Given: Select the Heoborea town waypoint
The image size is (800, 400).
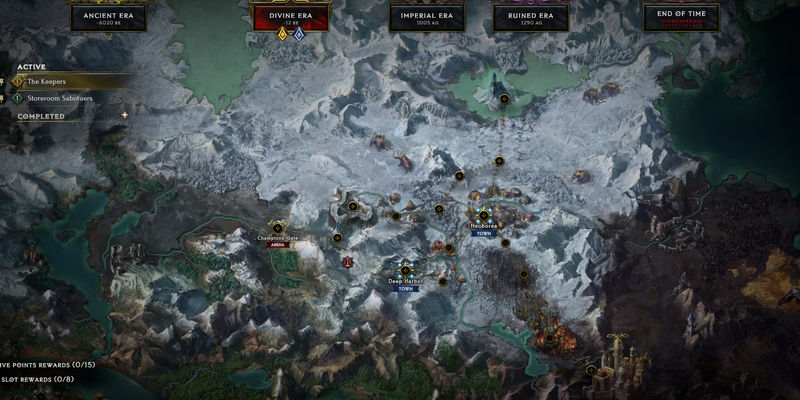Looking at the screenshot, I should 483,215.
